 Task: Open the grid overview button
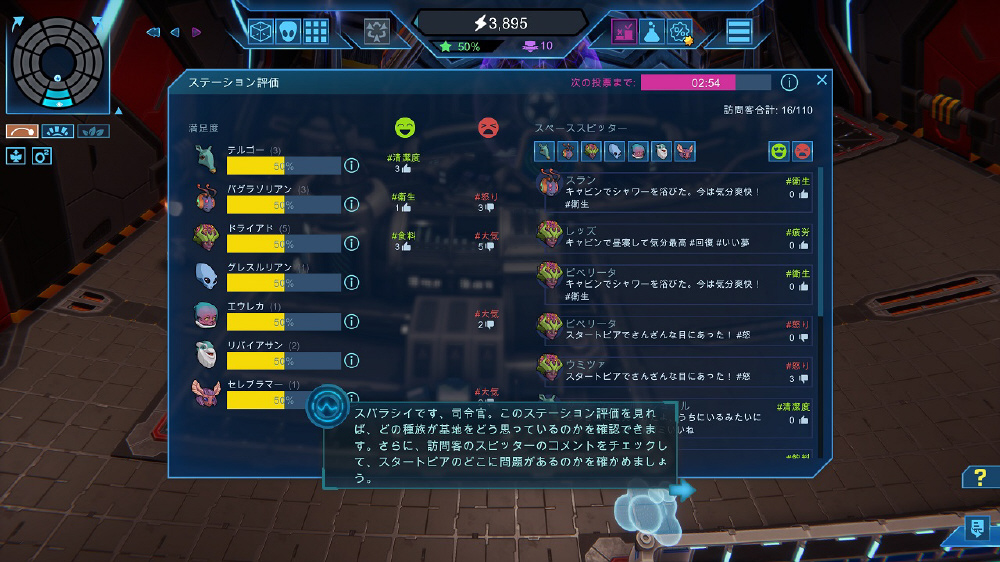316,31
